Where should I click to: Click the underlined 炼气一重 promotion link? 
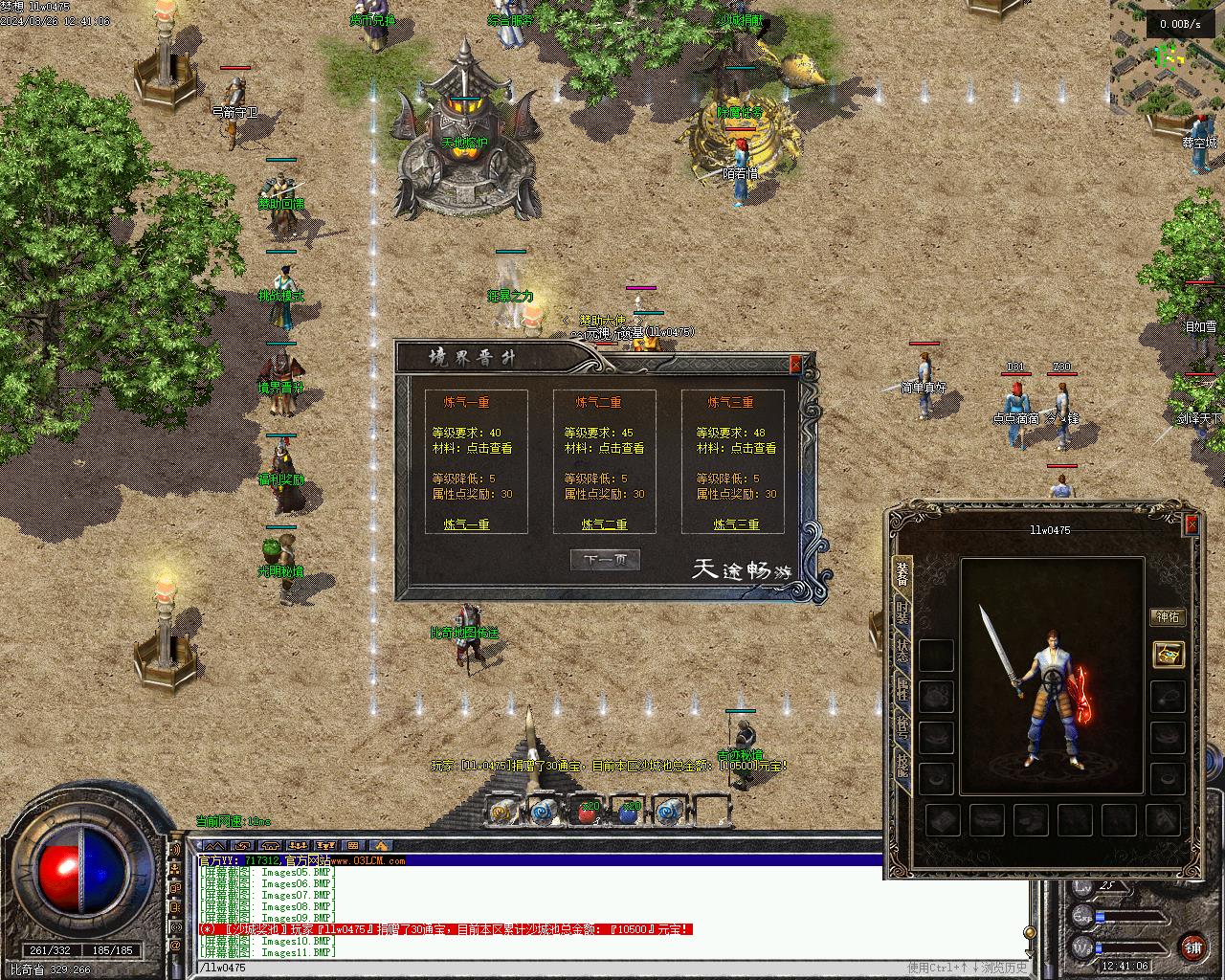pos(466,524)
